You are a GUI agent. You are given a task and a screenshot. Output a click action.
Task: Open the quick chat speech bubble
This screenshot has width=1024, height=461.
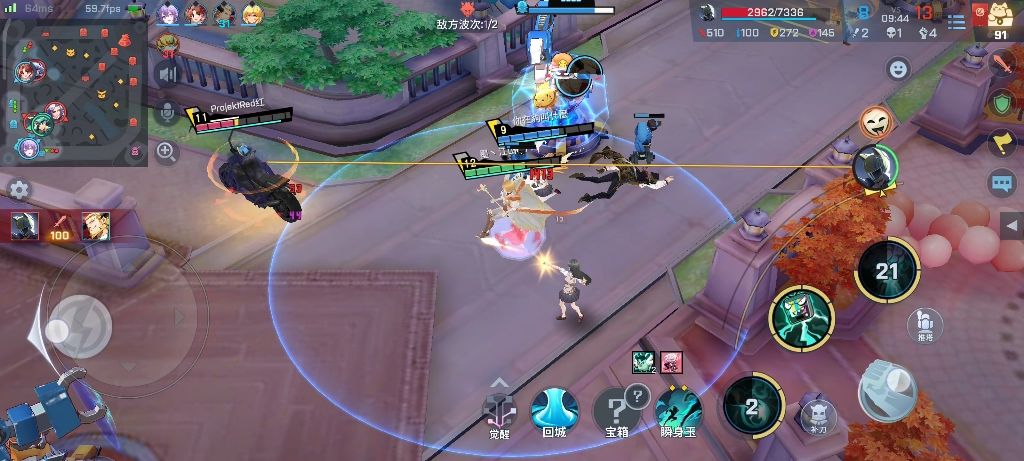1002,183
